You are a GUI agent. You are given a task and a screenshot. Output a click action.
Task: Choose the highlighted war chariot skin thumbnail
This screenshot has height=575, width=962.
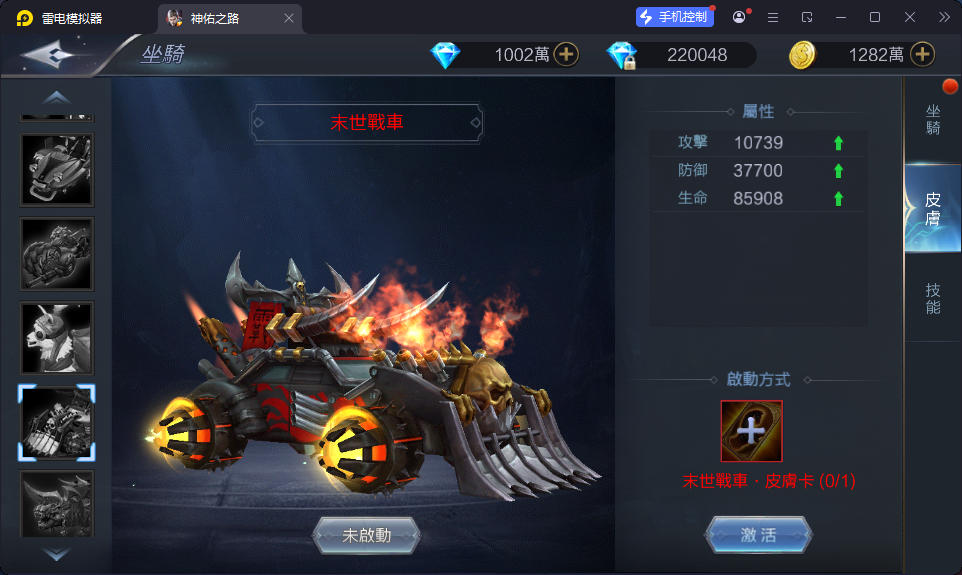coord(57,423)
